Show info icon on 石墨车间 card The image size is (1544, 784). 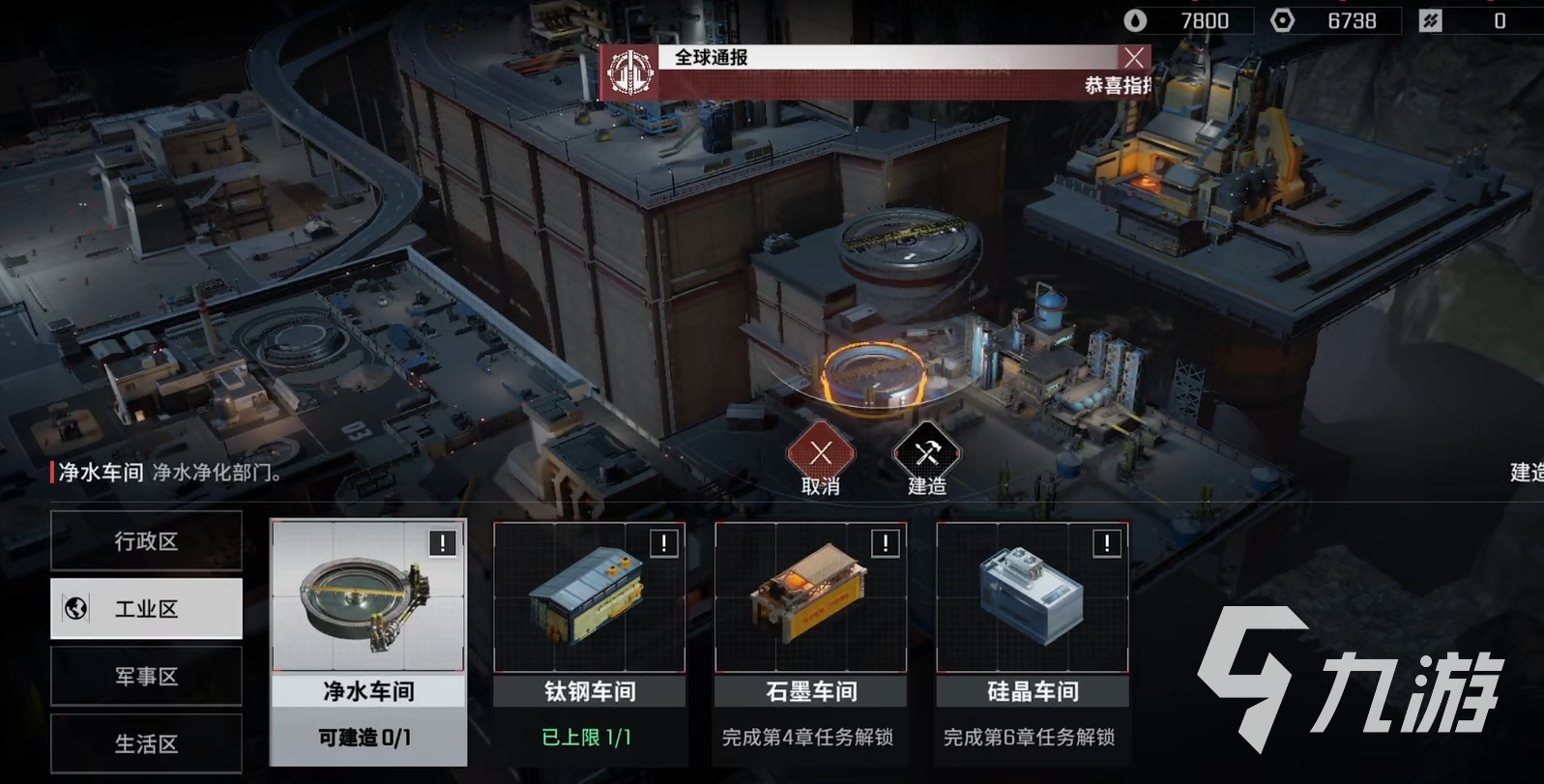click(x=886, y=543)
